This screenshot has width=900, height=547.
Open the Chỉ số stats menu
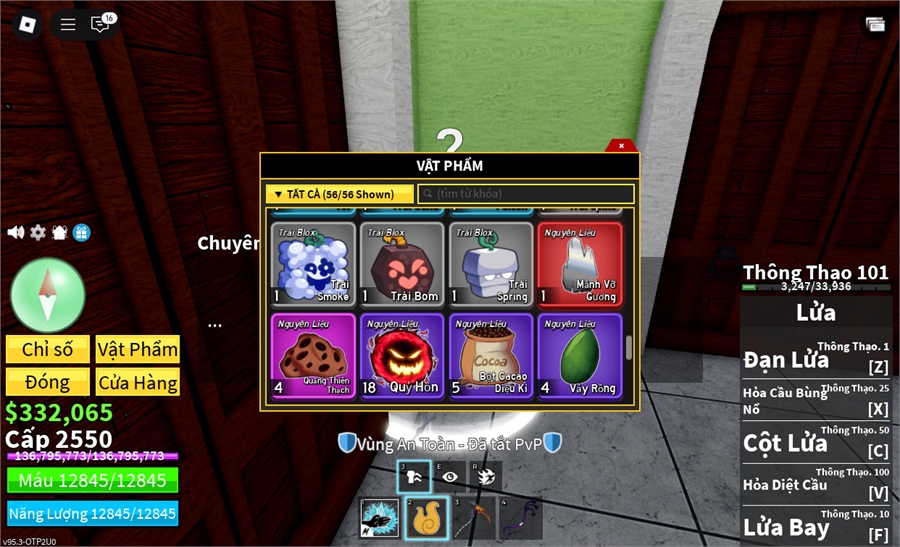point(48,349)
